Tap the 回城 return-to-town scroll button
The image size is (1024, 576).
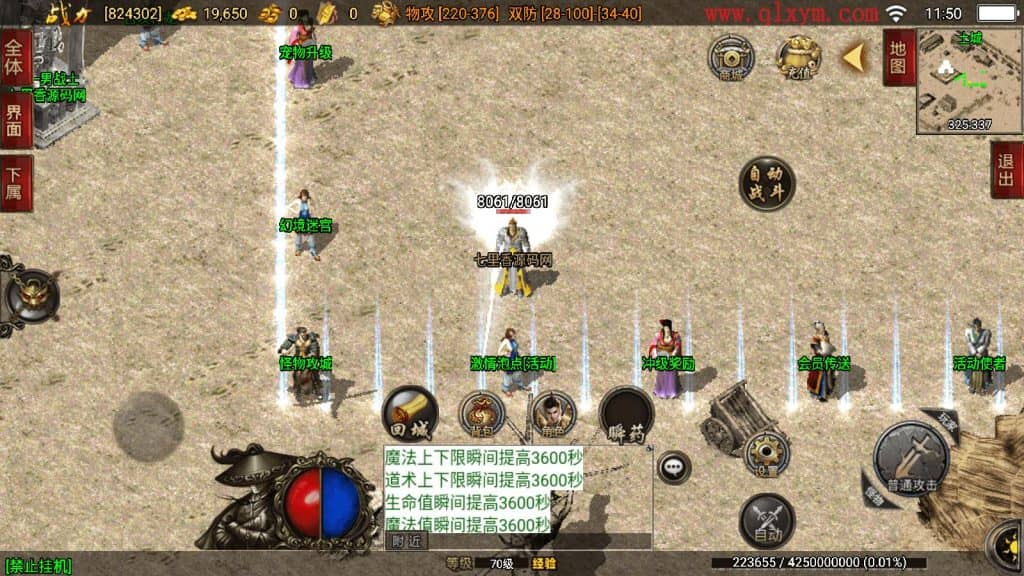(x=409, y=413)
